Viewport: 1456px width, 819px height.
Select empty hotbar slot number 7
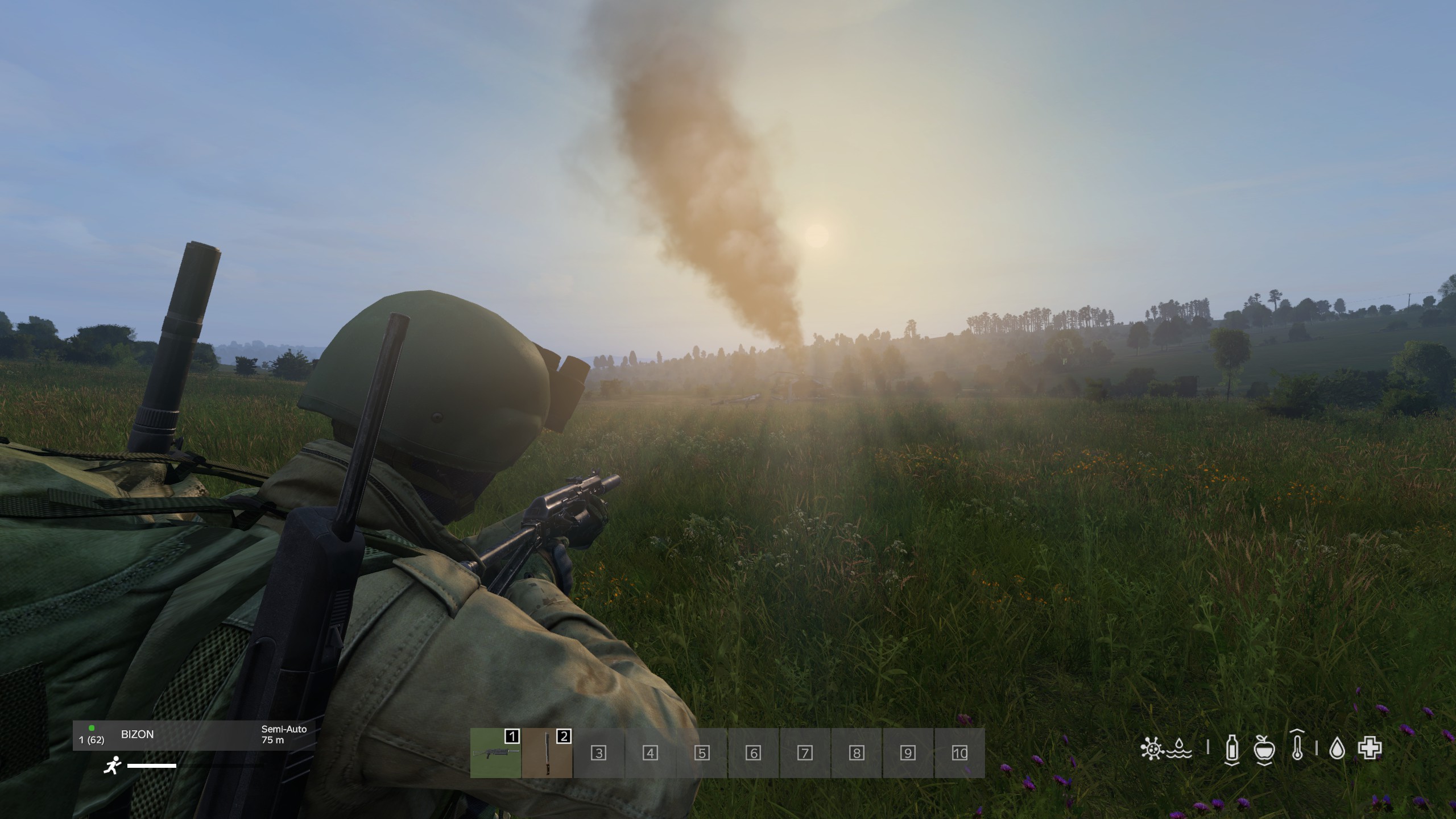pos(805,753)
